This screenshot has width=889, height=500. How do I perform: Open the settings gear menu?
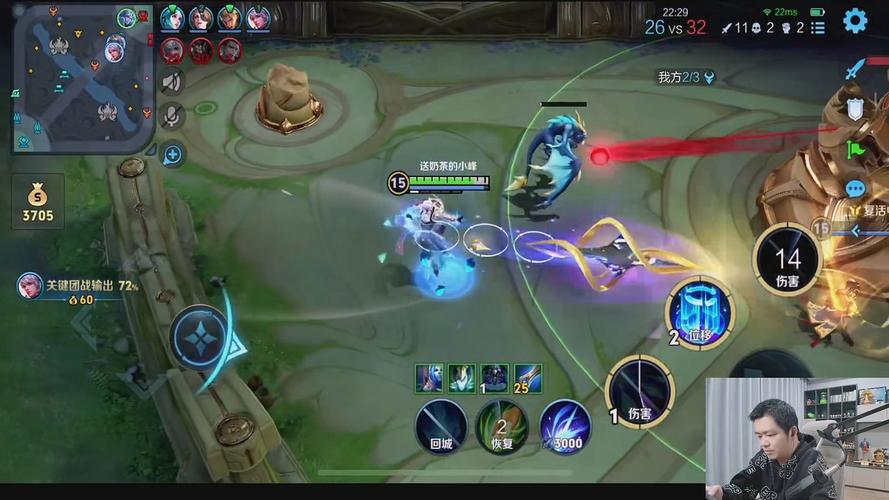(855, 20)
